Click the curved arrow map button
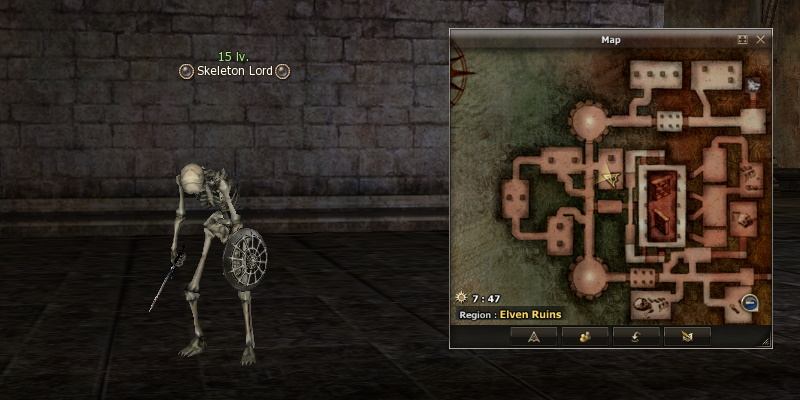Viewport: 800px width, 400px height. pyautogui.click(x=636, y=336)
